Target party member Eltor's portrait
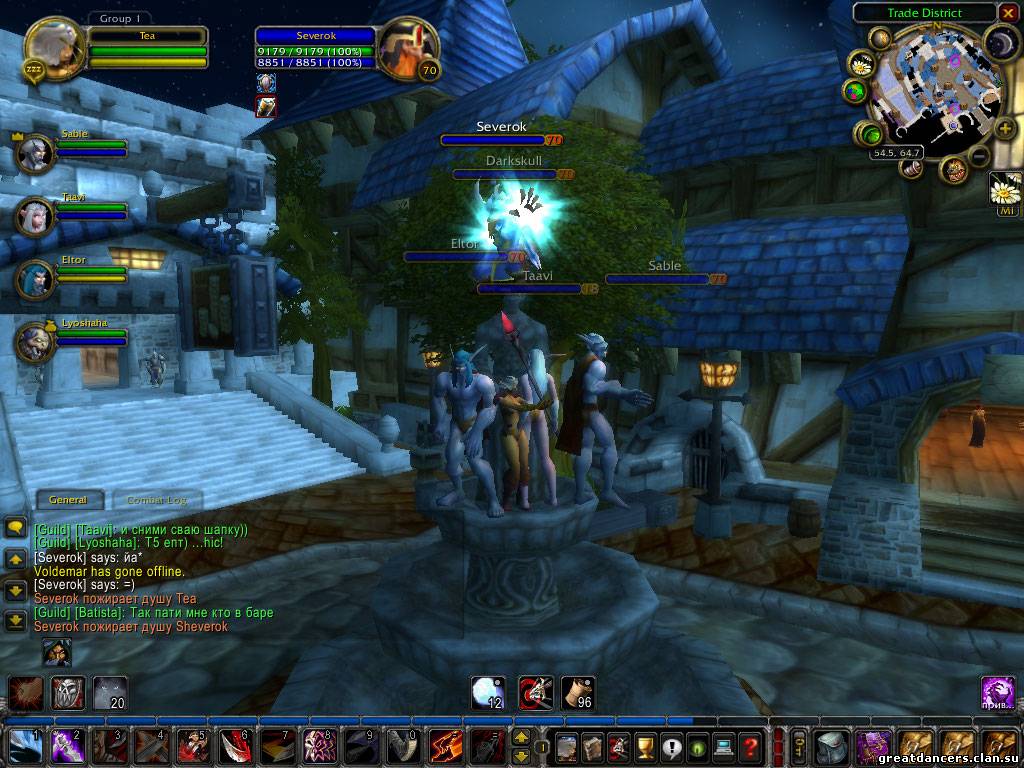Screen dimensions: 1024x768 [x=35, y=279]
